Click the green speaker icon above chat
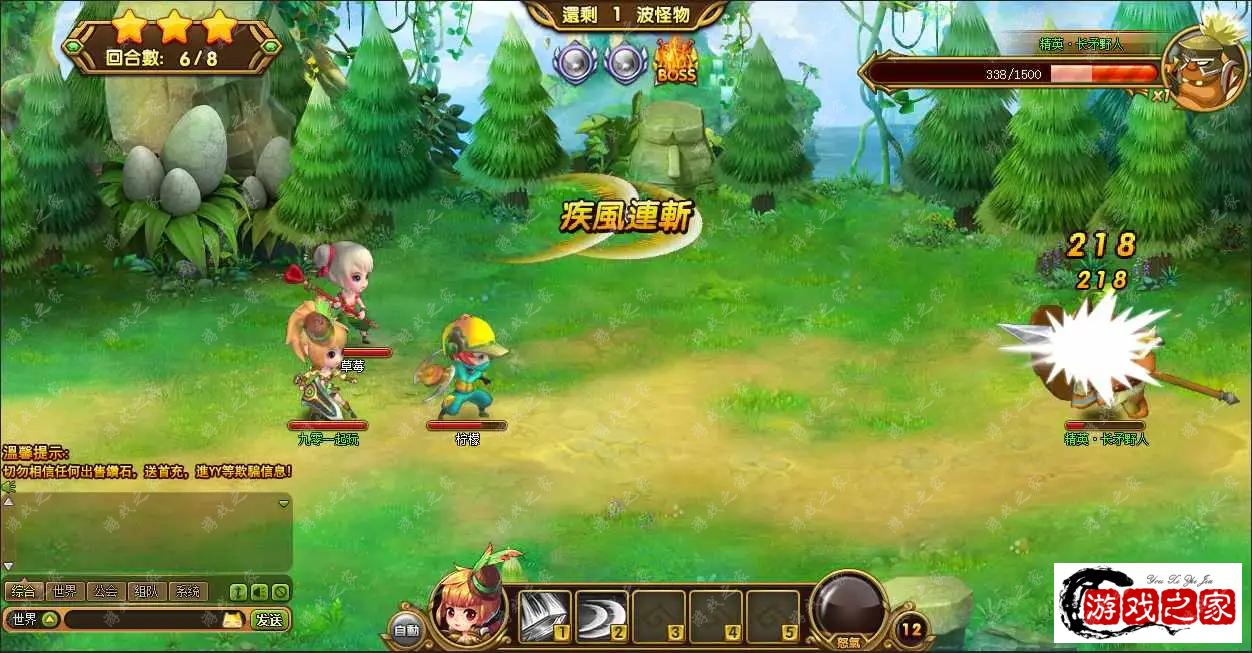 tap(8, 487)
